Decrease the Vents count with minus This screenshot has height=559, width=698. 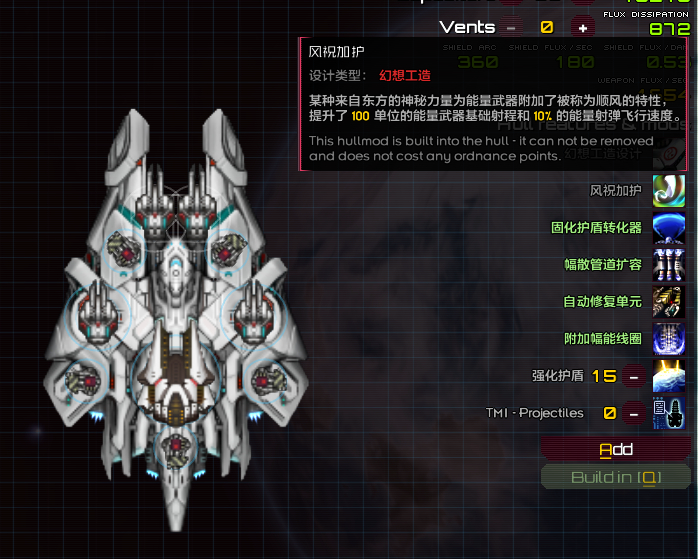click(513, 28)
